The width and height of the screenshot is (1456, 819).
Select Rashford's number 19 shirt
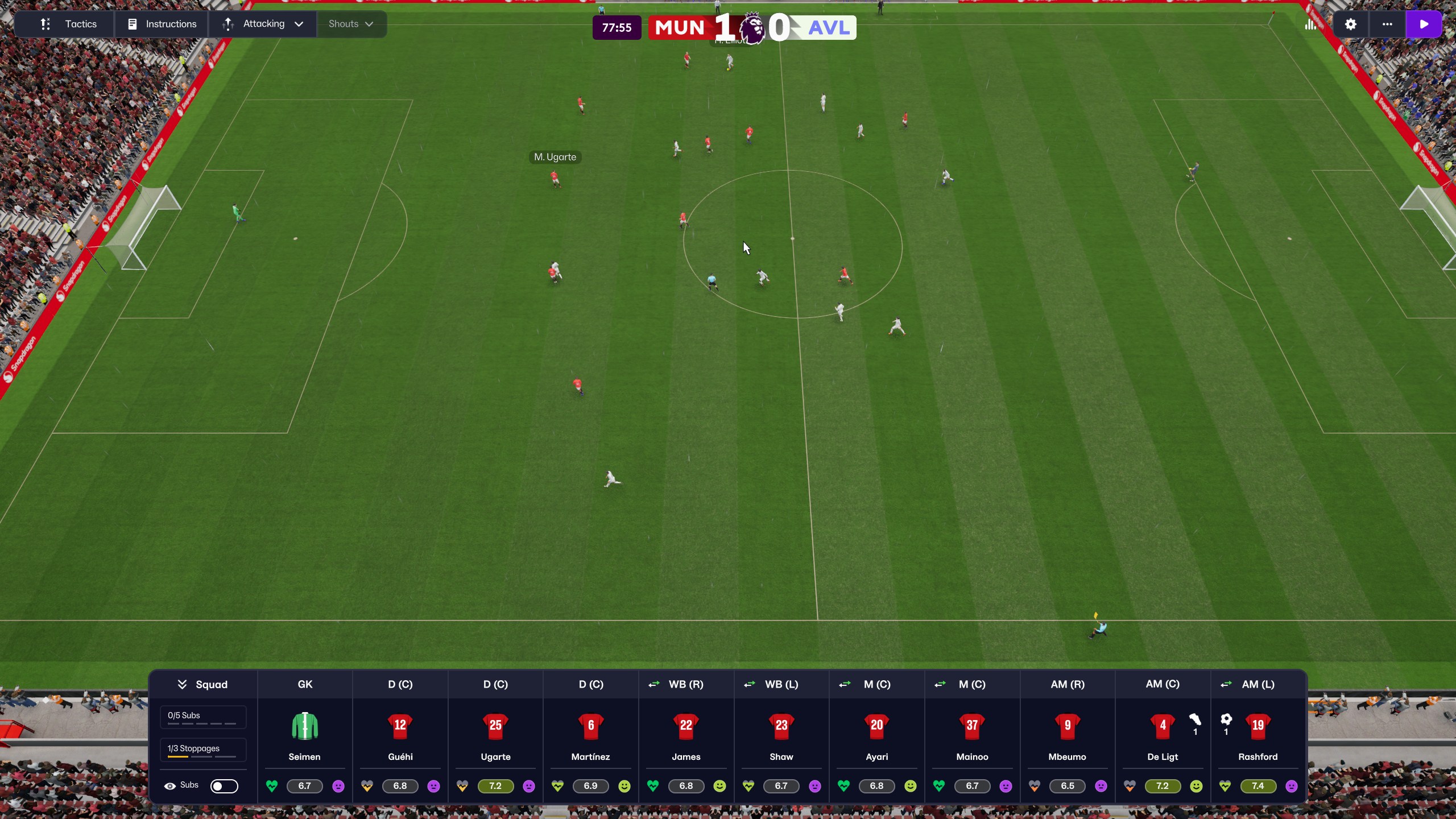(1258, 726)
